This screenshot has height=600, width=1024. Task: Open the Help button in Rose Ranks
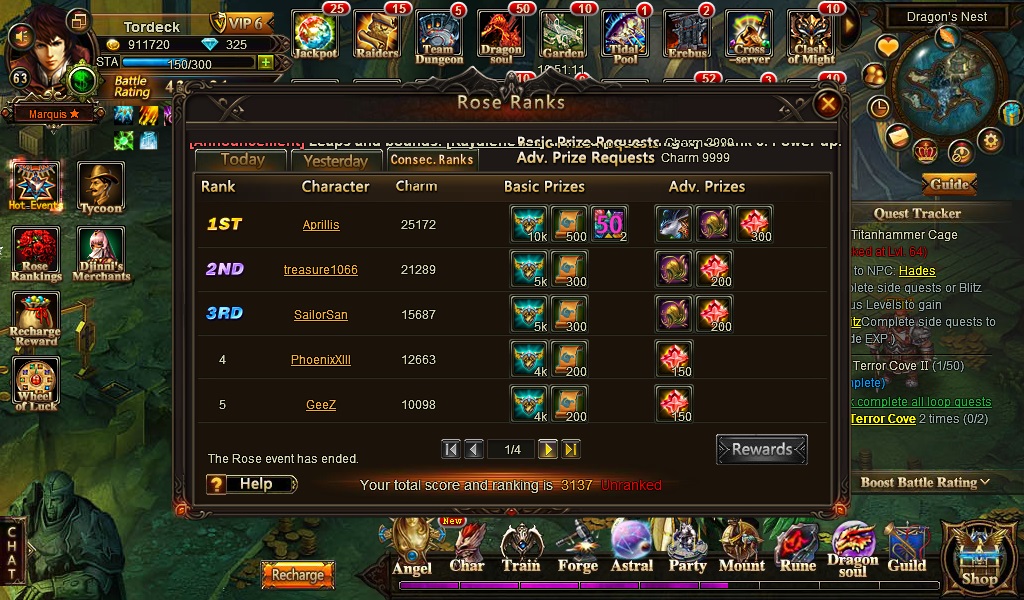click(x=252, y=484)
